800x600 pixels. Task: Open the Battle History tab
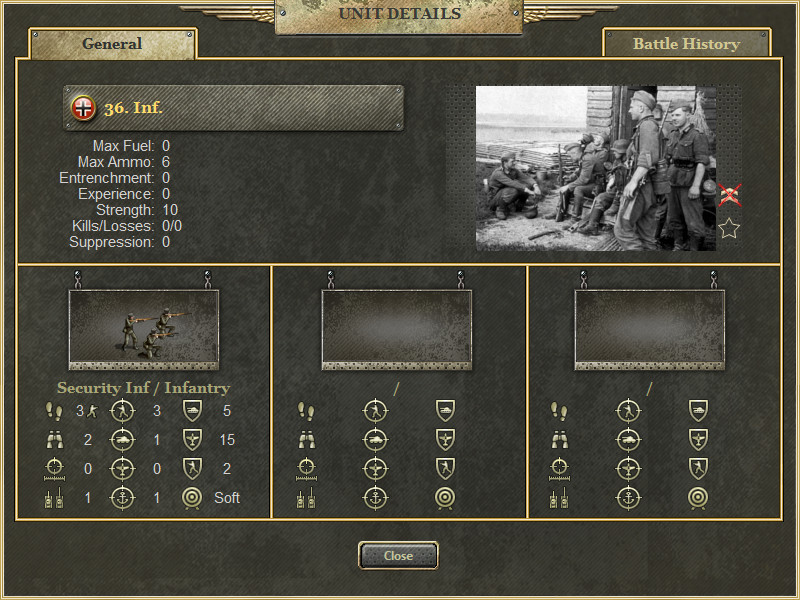(686, 44)
